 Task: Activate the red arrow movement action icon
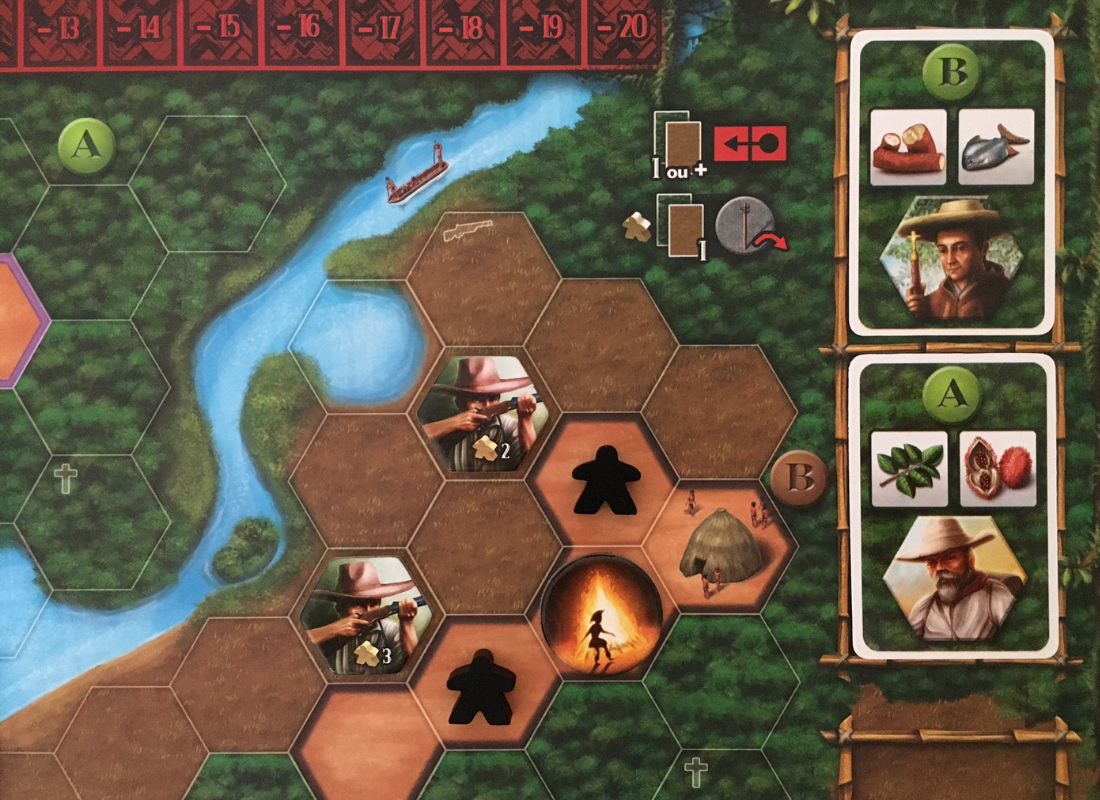tap(750, 144)
